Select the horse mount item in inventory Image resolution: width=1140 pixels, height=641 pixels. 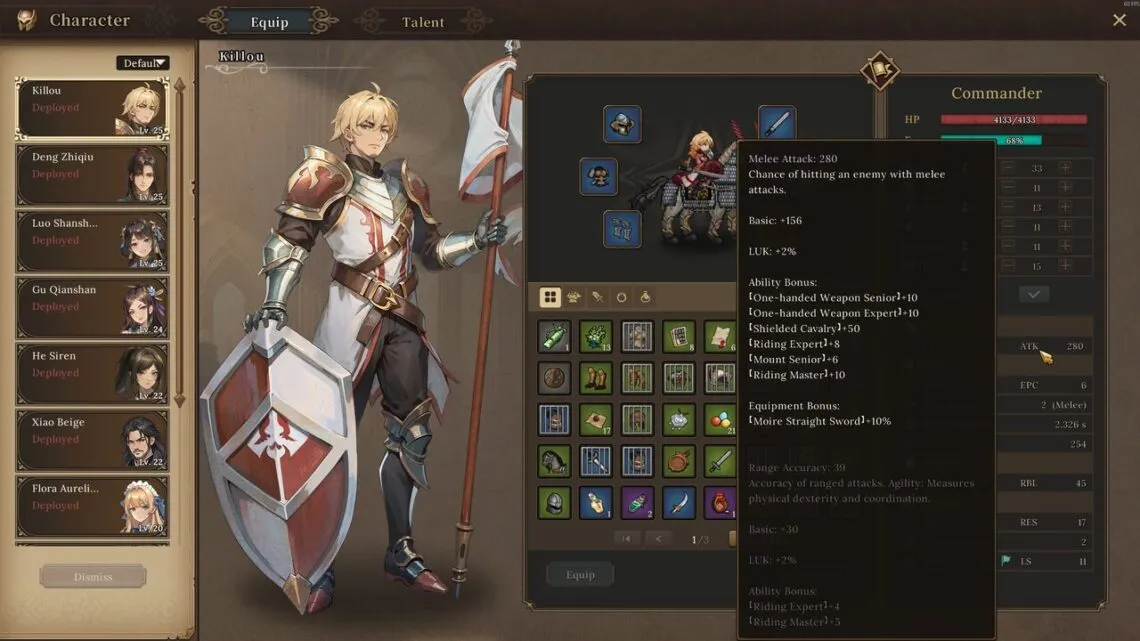[554, 460]
